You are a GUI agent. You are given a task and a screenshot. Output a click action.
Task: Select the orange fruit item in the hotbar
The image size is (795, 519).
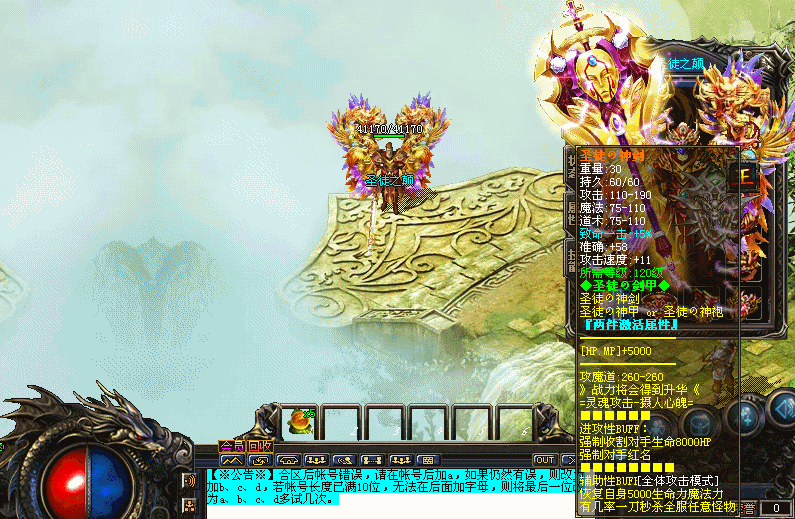coord(298,421)
